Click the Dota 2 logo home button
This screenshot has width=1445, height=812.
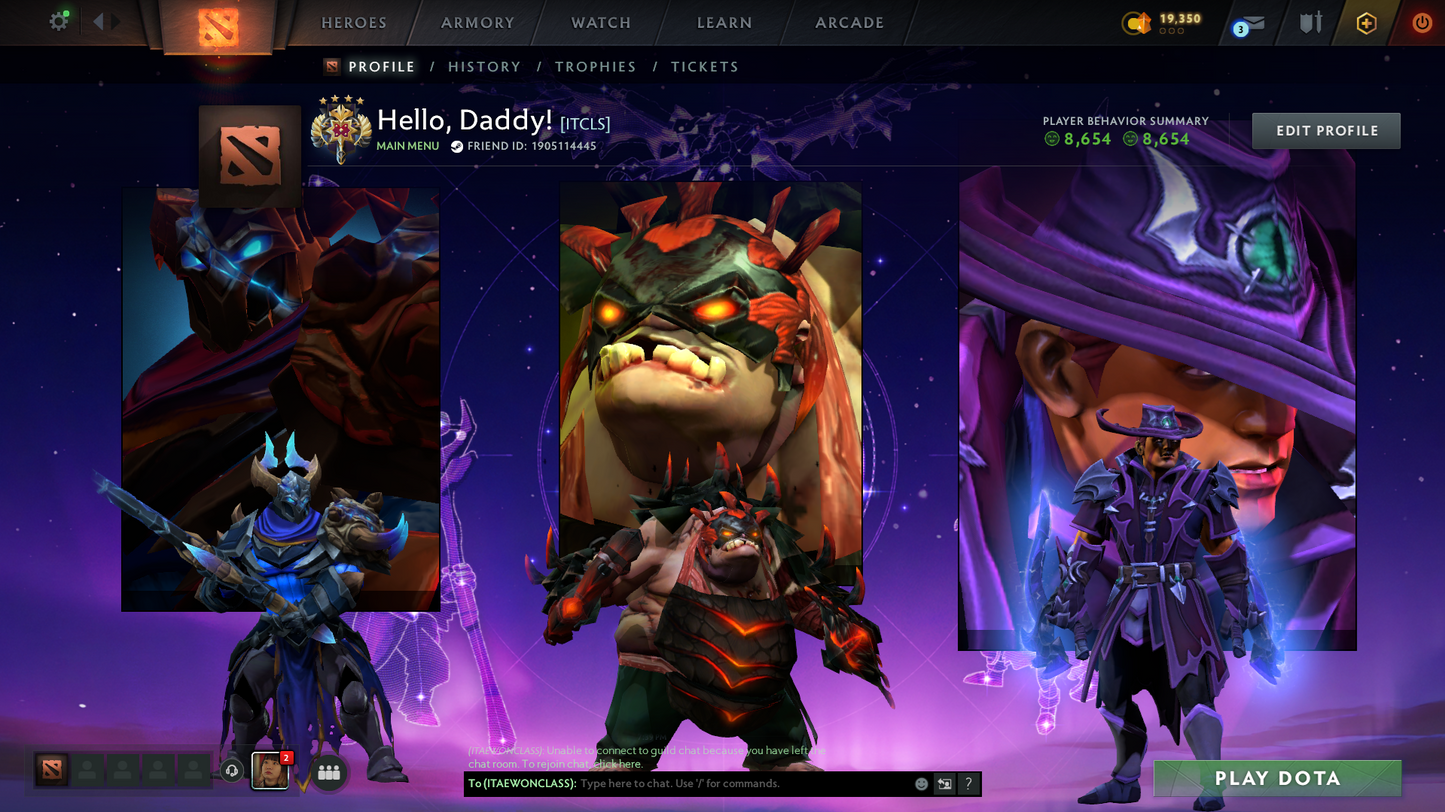(x=218, y=26)
